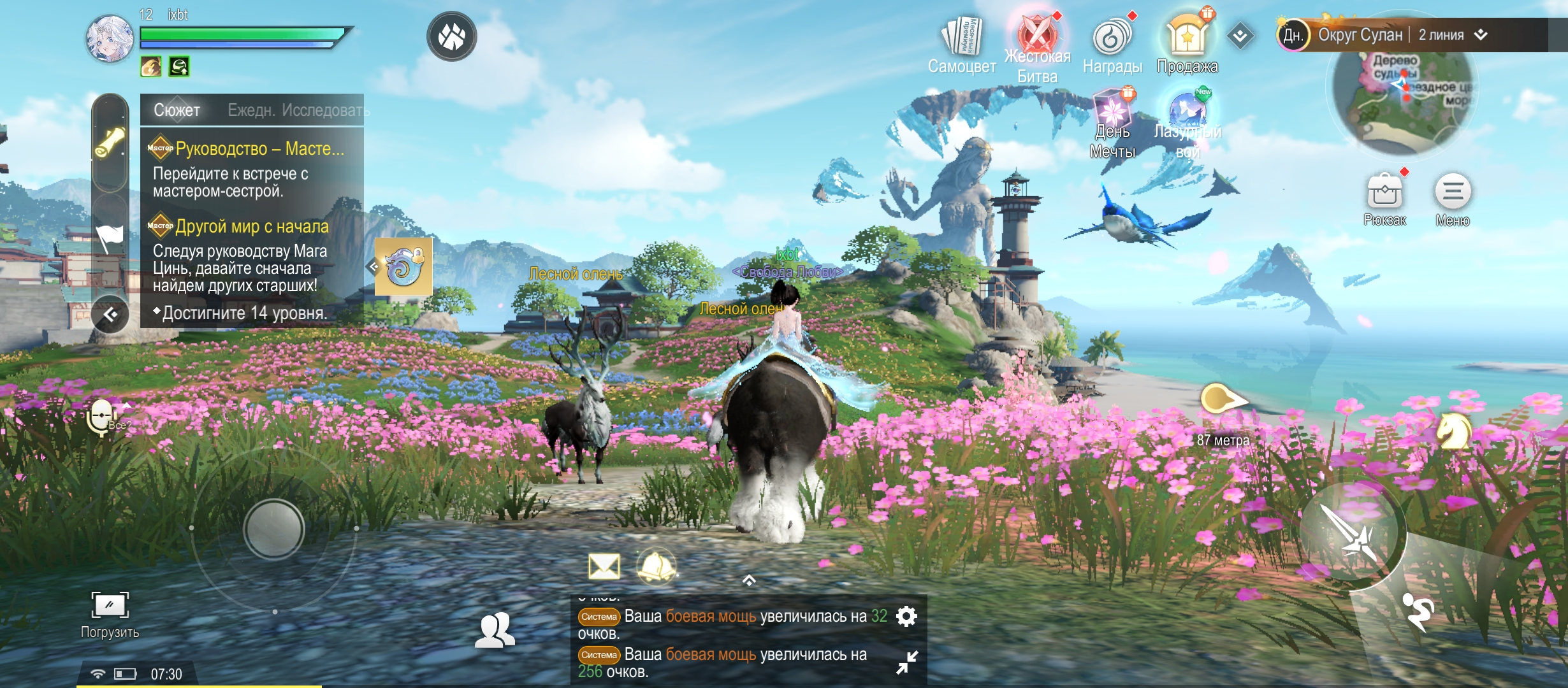The height and width of the screenshot is (688, 1568).
Task: Open the mail envelope icon
Action: [604, 566]
